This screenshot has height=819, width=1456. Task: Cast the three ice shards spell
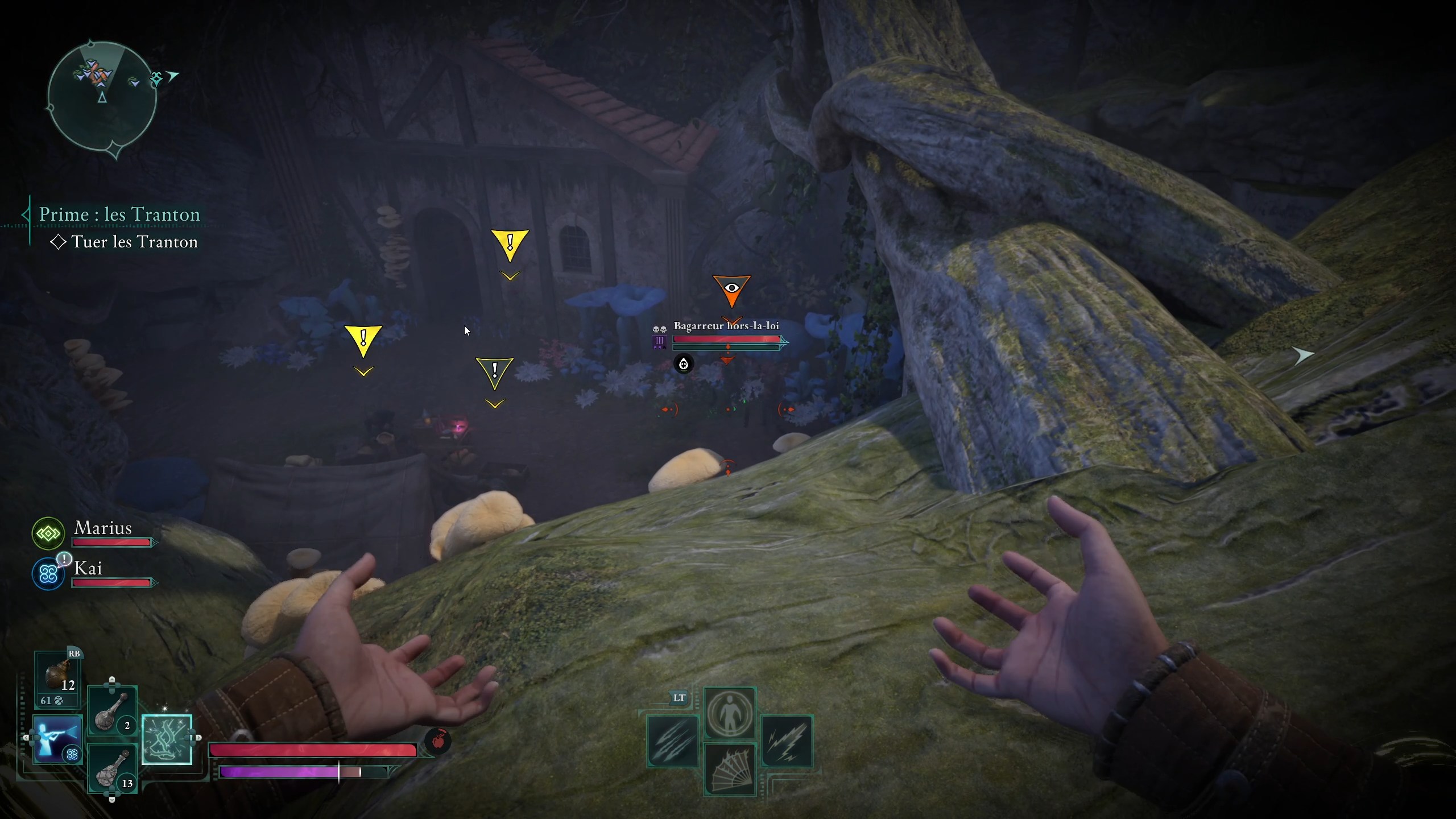coord(673,742)
